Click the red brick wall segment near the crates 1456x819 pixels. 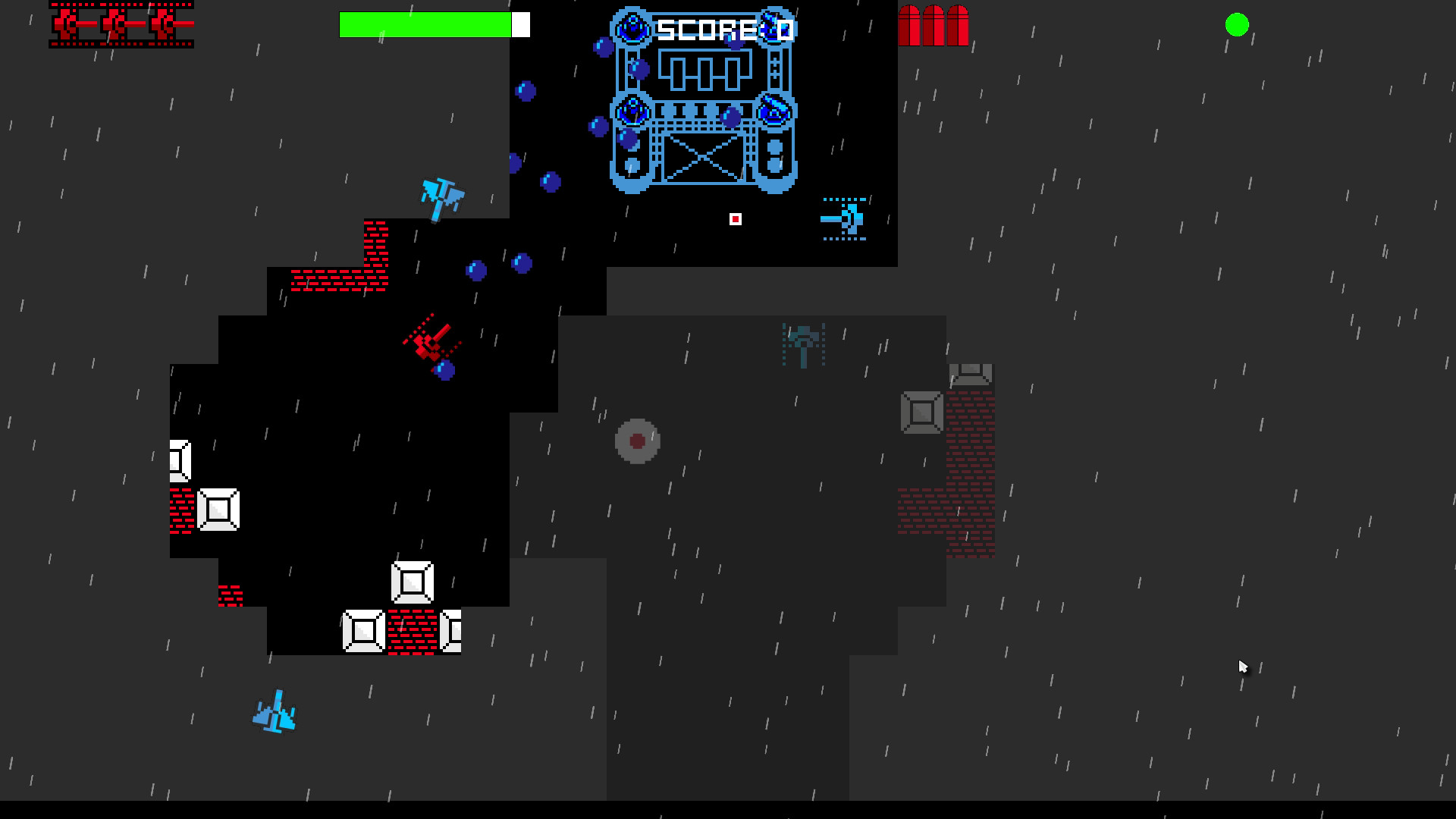pyautogui.click(x=412, y=633)
